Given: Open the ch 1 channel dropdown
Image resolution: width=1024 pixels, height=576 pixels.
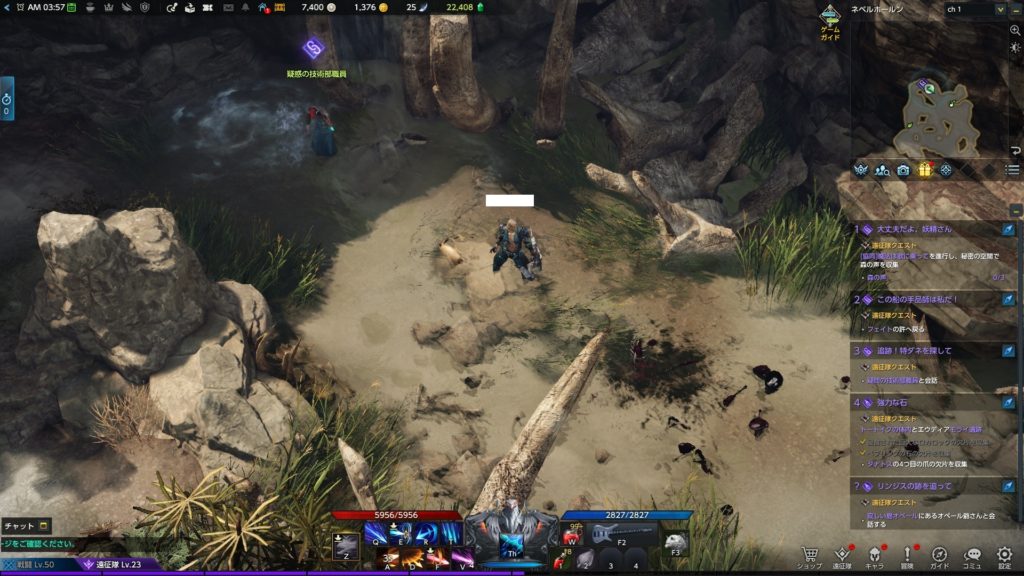Looking at the screenshot, I should [977, 9].
